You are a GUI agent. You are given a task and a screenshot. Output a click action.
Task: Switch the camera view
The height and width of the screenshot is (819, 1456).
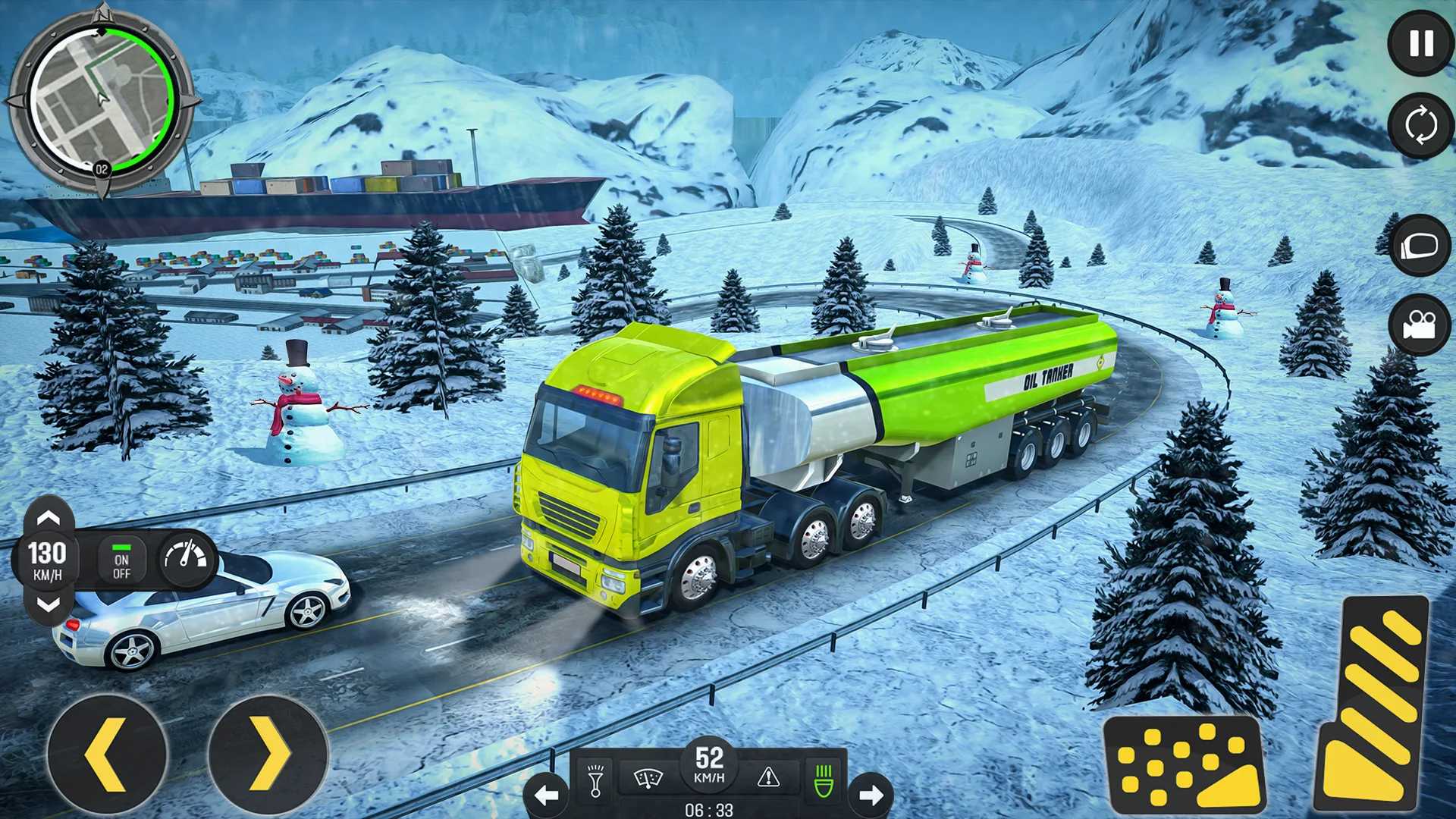click(x=1420, y=326)
